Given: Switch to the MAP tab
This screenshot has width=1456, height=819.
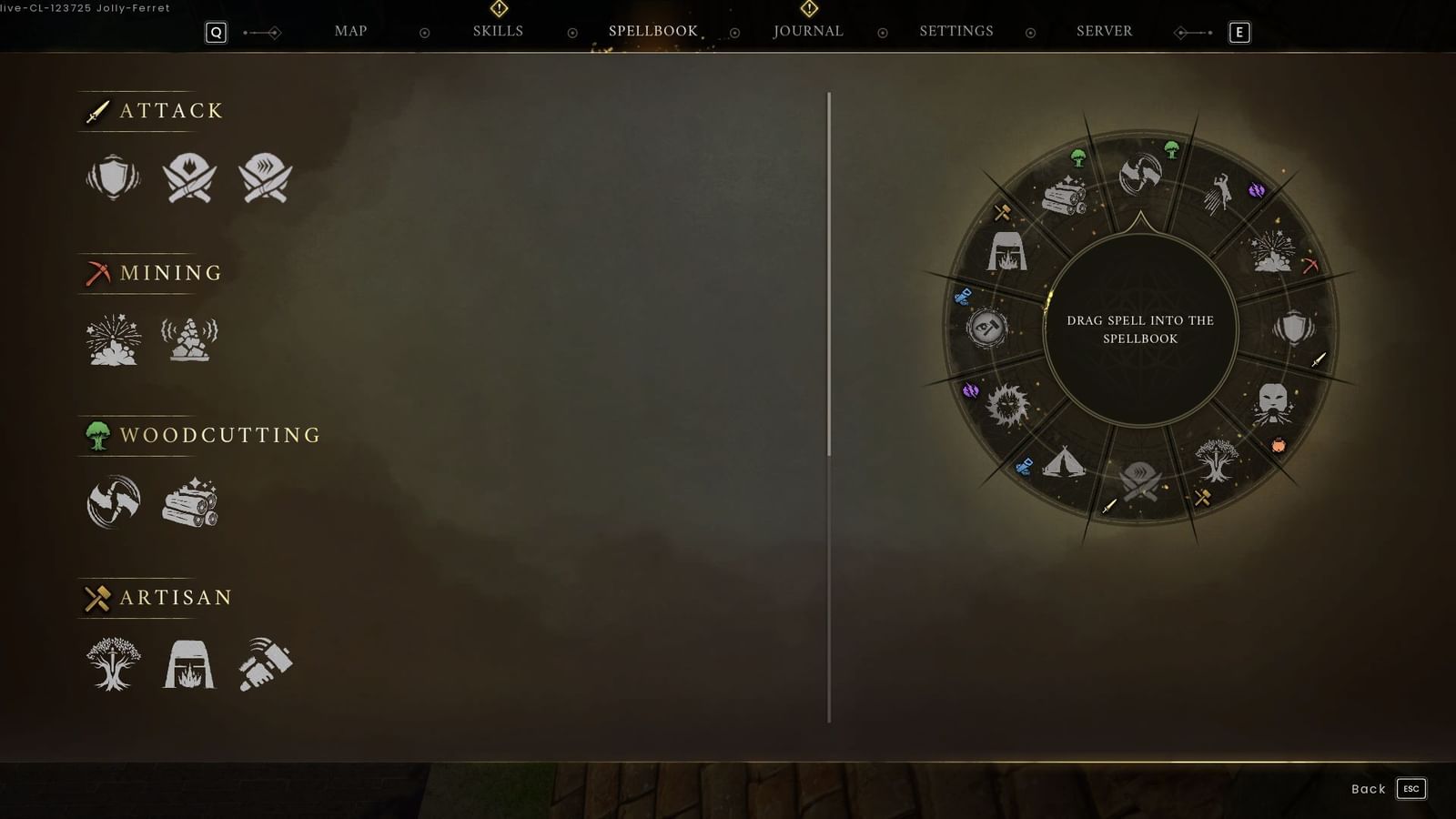Looking at the screenshot, I should 349,30.
